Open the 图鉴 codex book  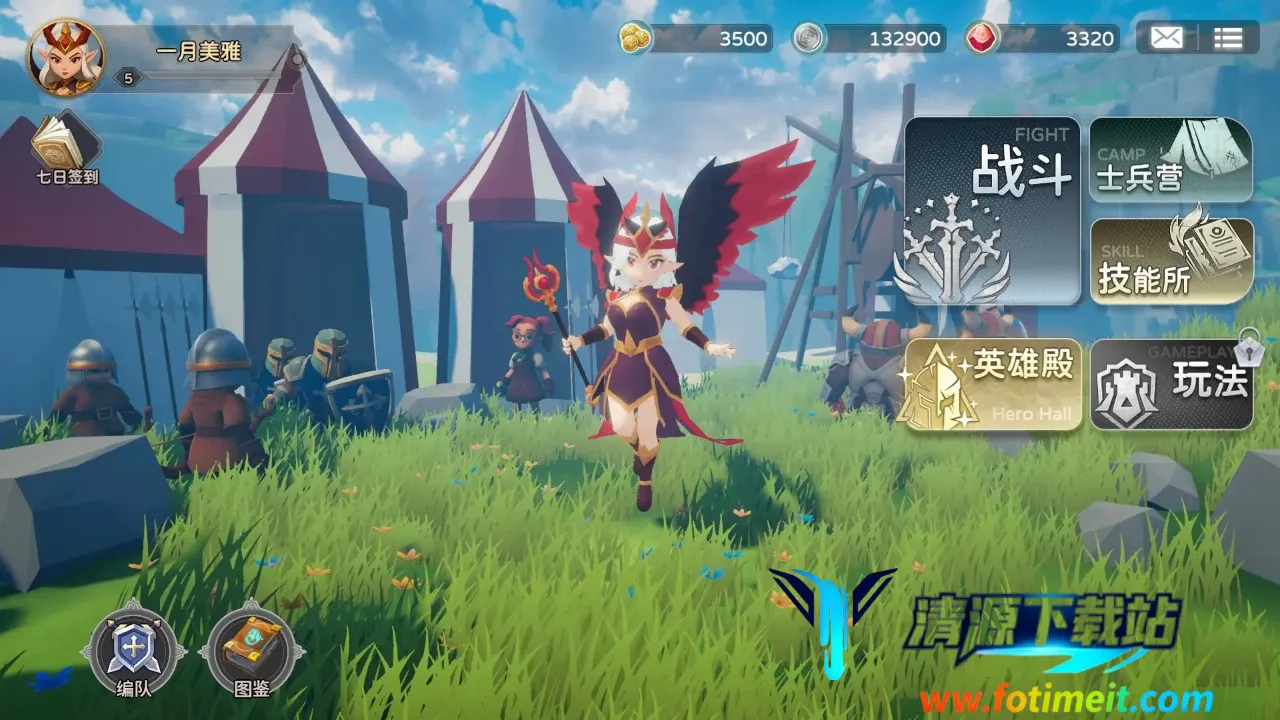pyautogui.click(x=251, y=650)
